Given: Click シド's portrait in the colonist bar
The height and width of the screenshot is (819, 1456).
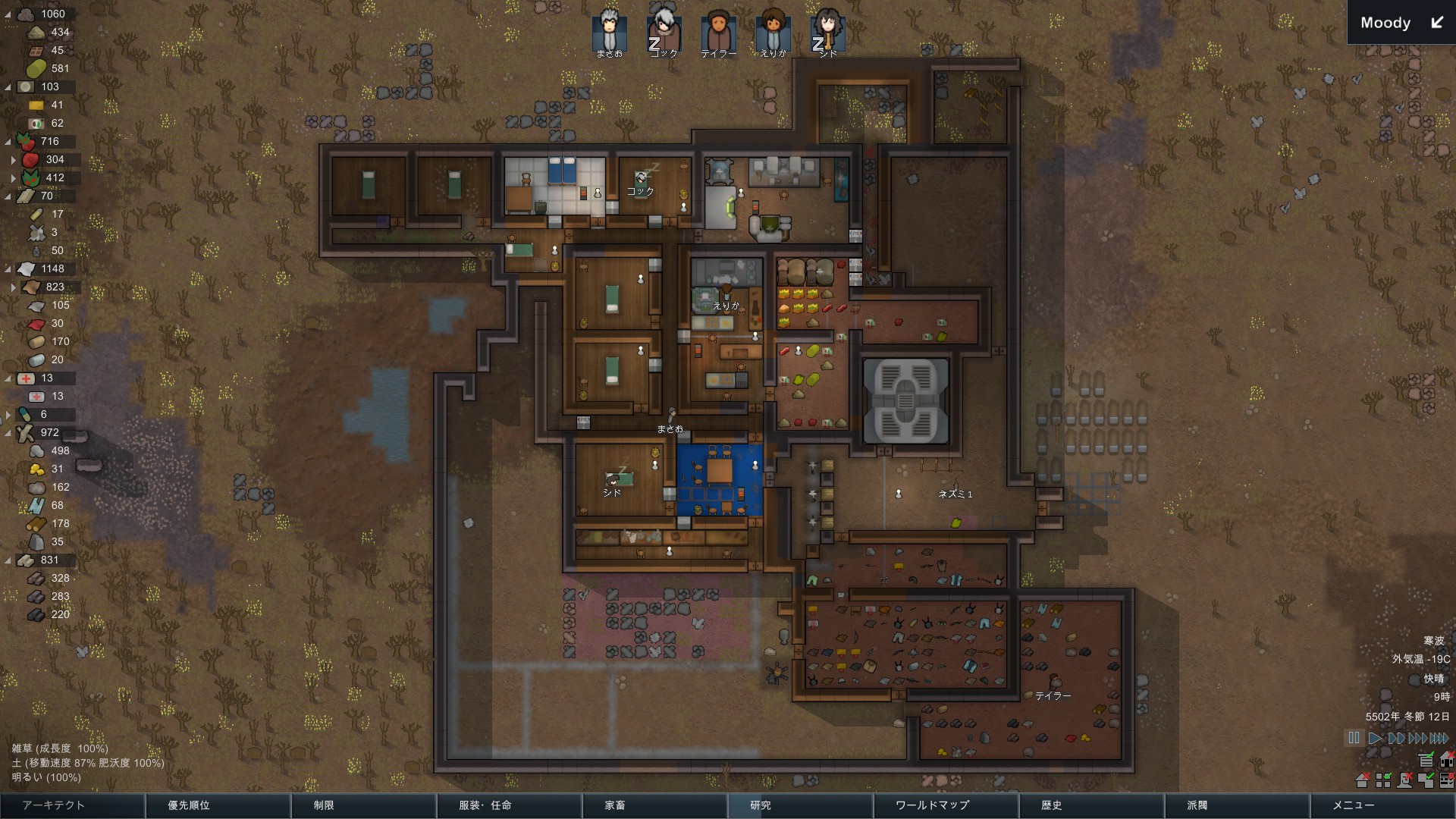Looking at the screenshot, I should tap(829, 30).
